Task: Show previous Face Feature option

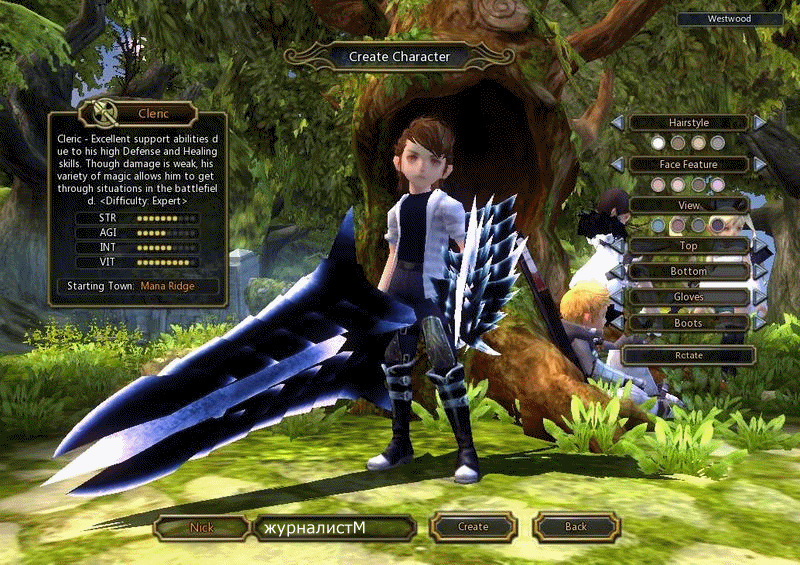Action: click(618, 164)
